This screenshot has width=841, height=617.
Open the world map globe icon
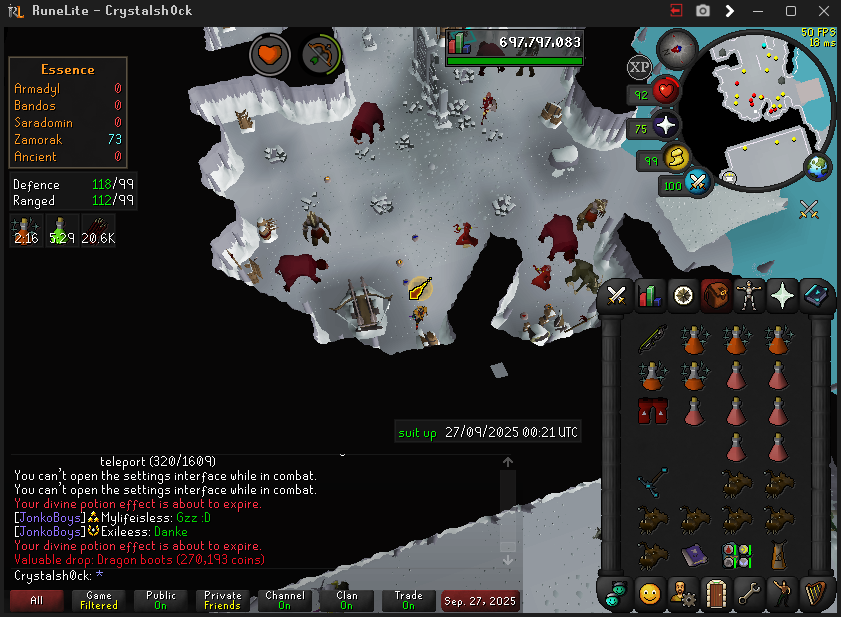click(818, 166)
